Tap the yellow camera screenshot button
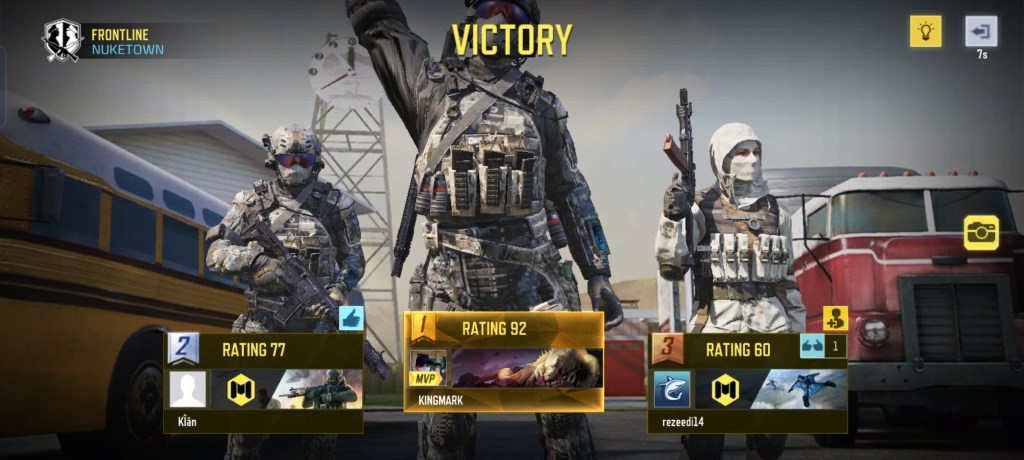The image size is (1024, 460). [x=981, y=232]
